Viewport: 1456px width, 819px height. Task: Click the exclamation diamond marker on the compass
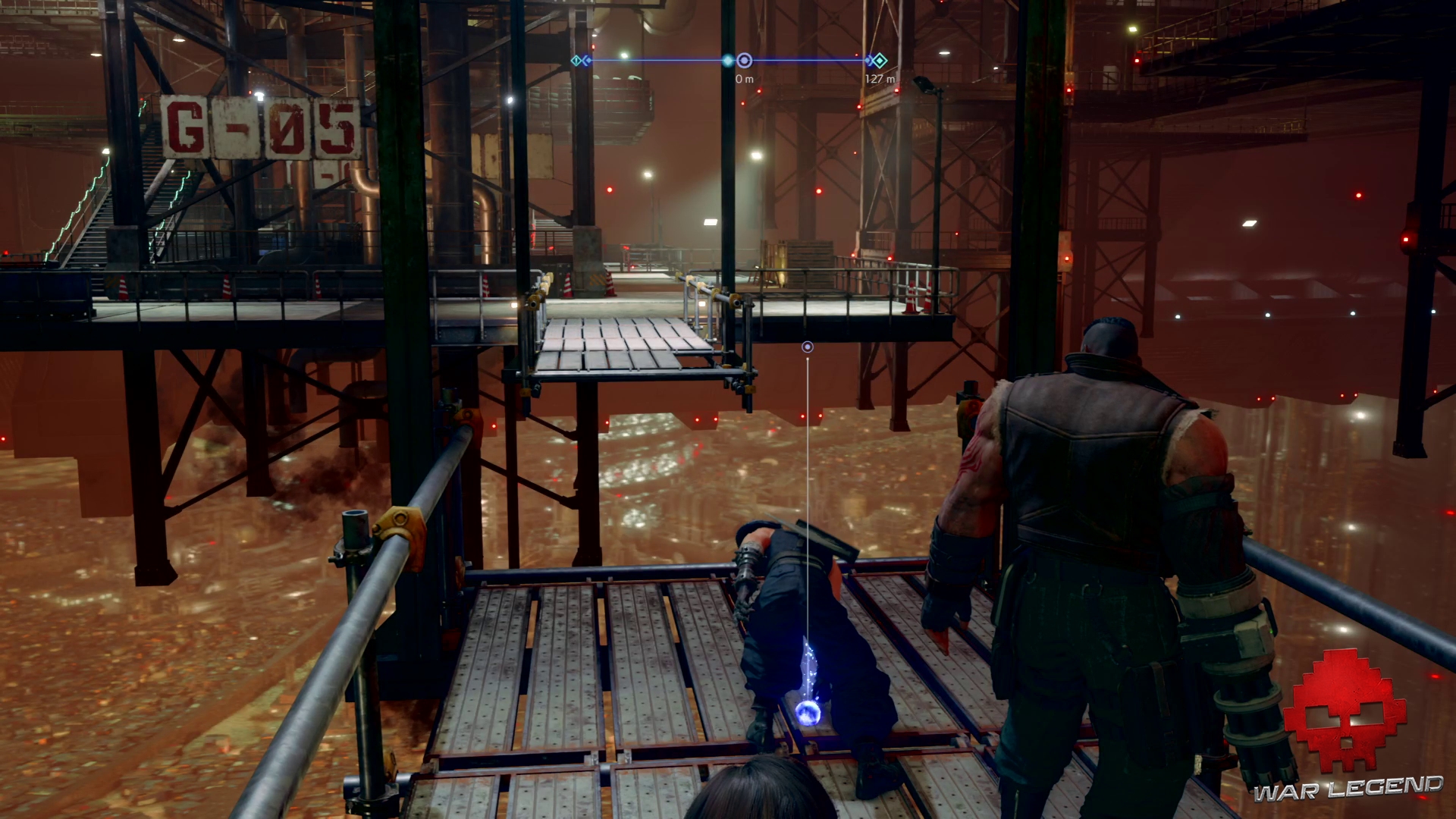click(576, 61)
